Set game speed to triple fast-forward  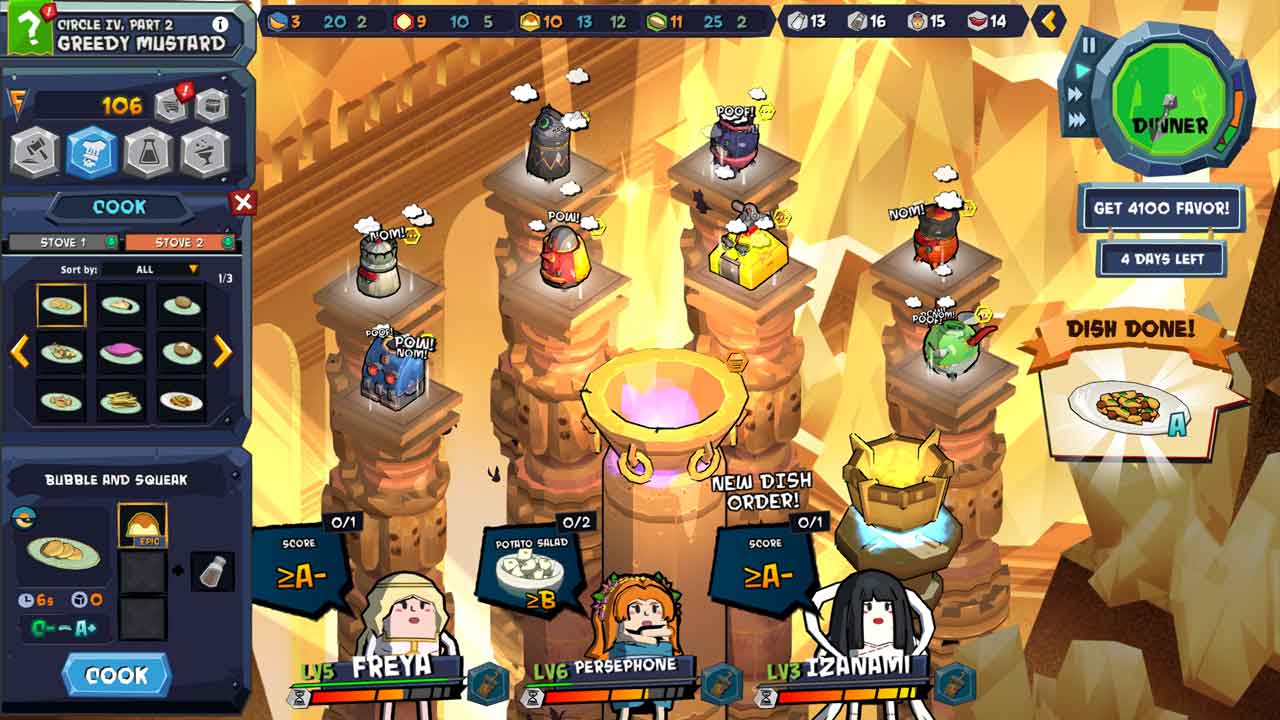[1078, 120]
